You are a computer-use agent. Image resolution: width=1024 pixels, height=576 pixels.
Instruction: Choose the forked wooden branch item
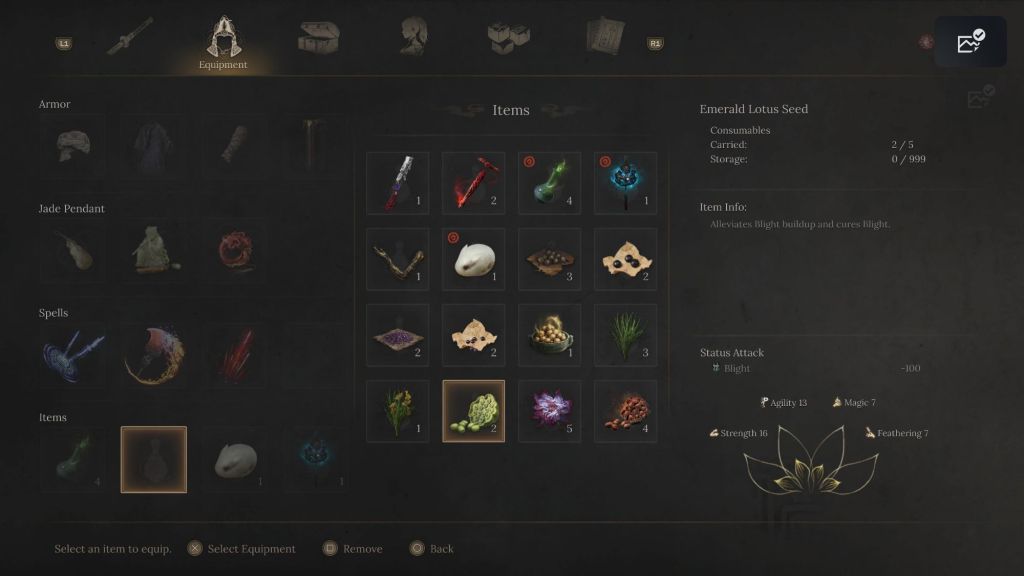[x=398, y=259]
